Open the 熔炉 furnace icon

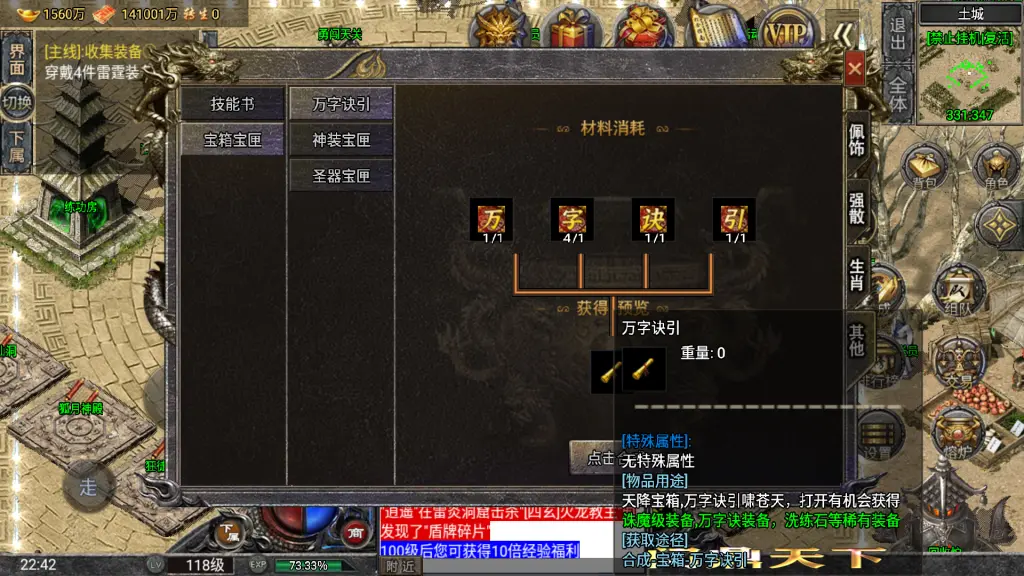tap(958, 432)
